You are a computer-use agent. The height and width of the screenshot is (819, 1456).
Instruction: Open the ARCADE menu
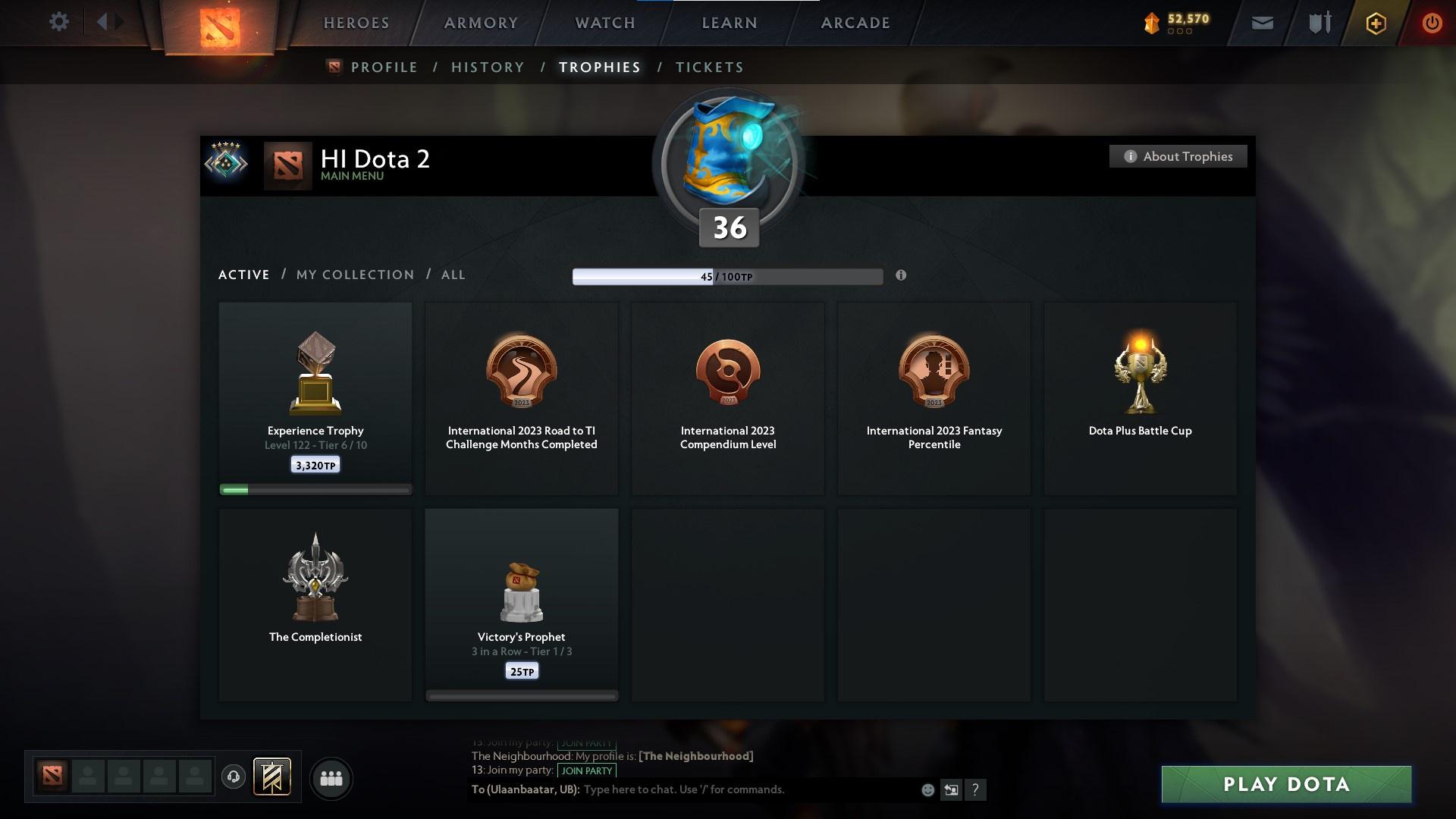tap(855, 23)
